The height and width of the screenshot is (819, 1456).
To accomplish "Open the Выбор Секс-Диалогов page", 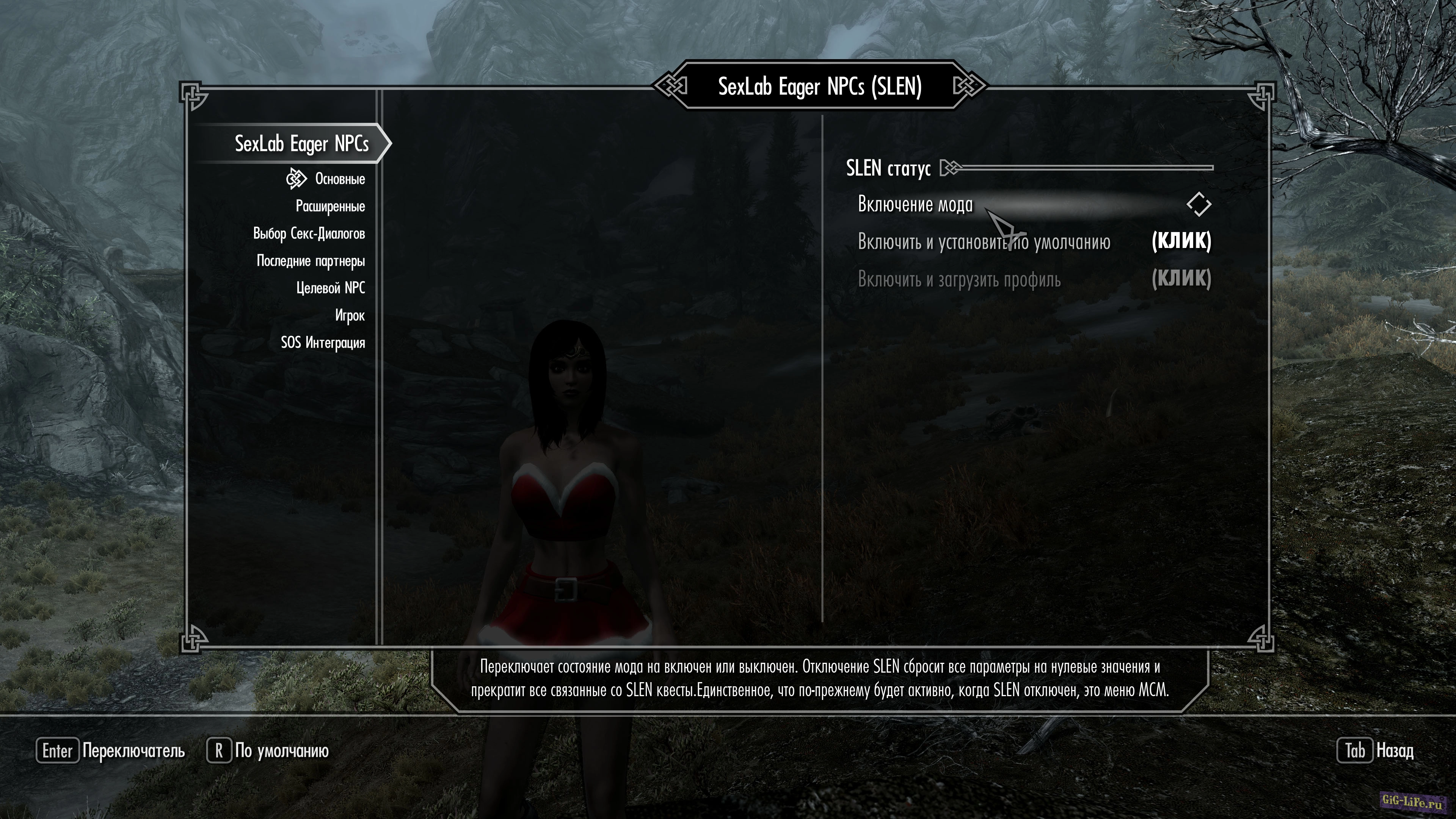I will click(309, 234).
